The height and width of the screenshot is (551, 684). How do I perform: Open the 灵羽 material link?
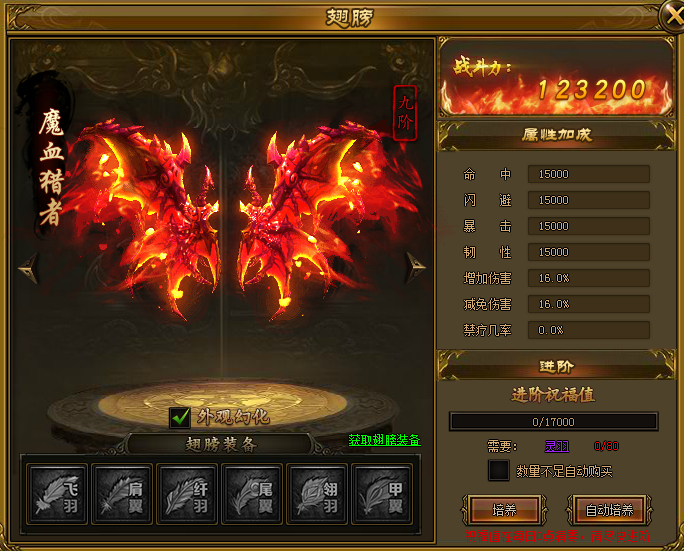[556, 446]
